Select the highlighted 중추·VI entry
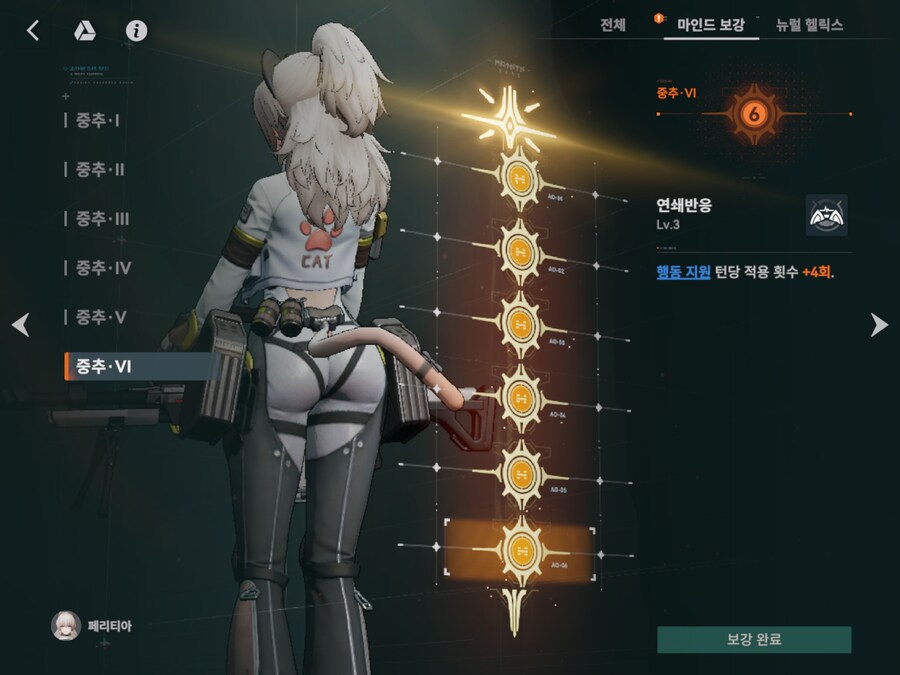 click(104, 367)
